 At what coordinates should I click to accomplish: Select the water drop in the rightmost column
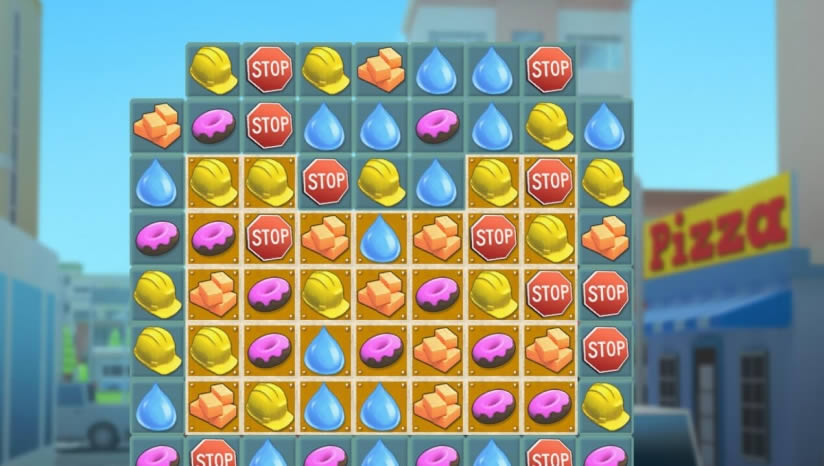(x=604, y=126)
